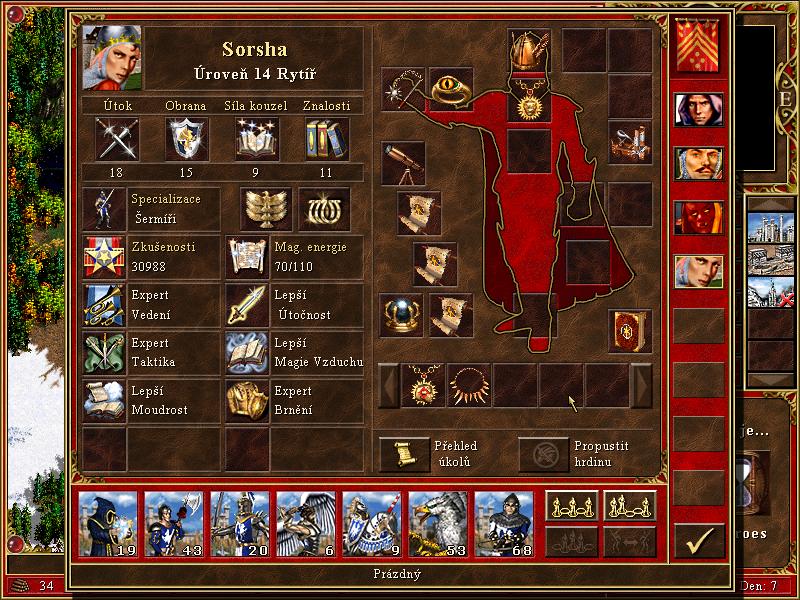800x600 pixels.
Task: Confirm and close hero screen with checkmark
Action: (x=698, y=540)
